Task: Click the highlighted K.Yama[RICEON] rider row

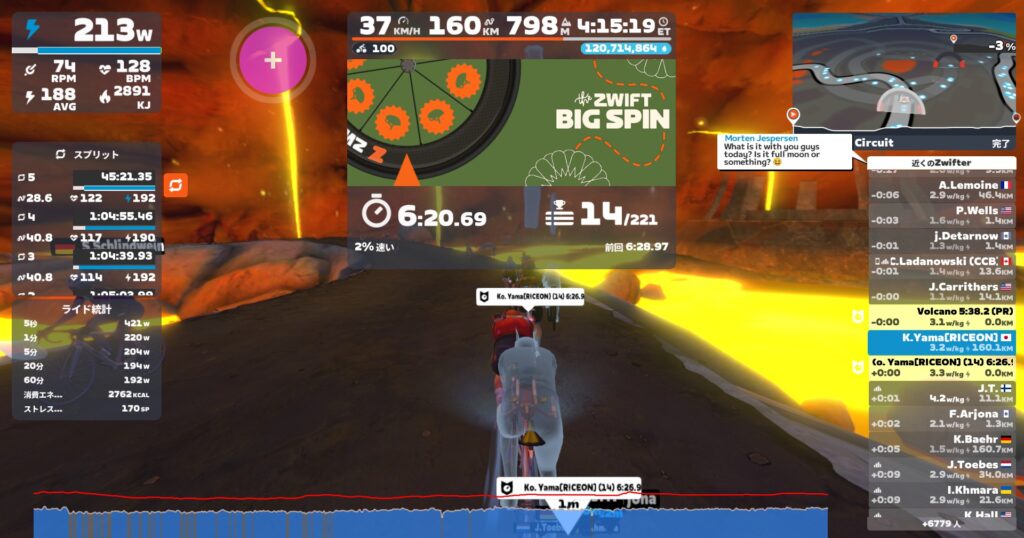Action: (x=940, y=342)
